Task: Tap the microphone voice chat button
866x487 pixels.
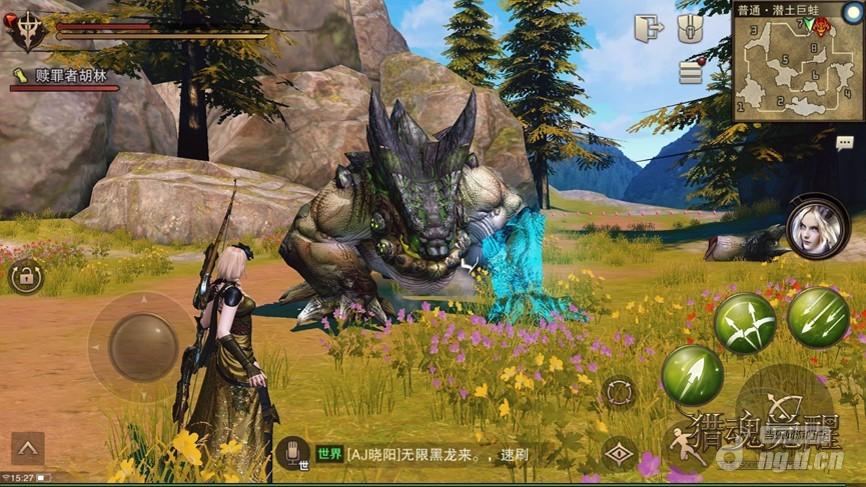Action: (x=292, y=454)
